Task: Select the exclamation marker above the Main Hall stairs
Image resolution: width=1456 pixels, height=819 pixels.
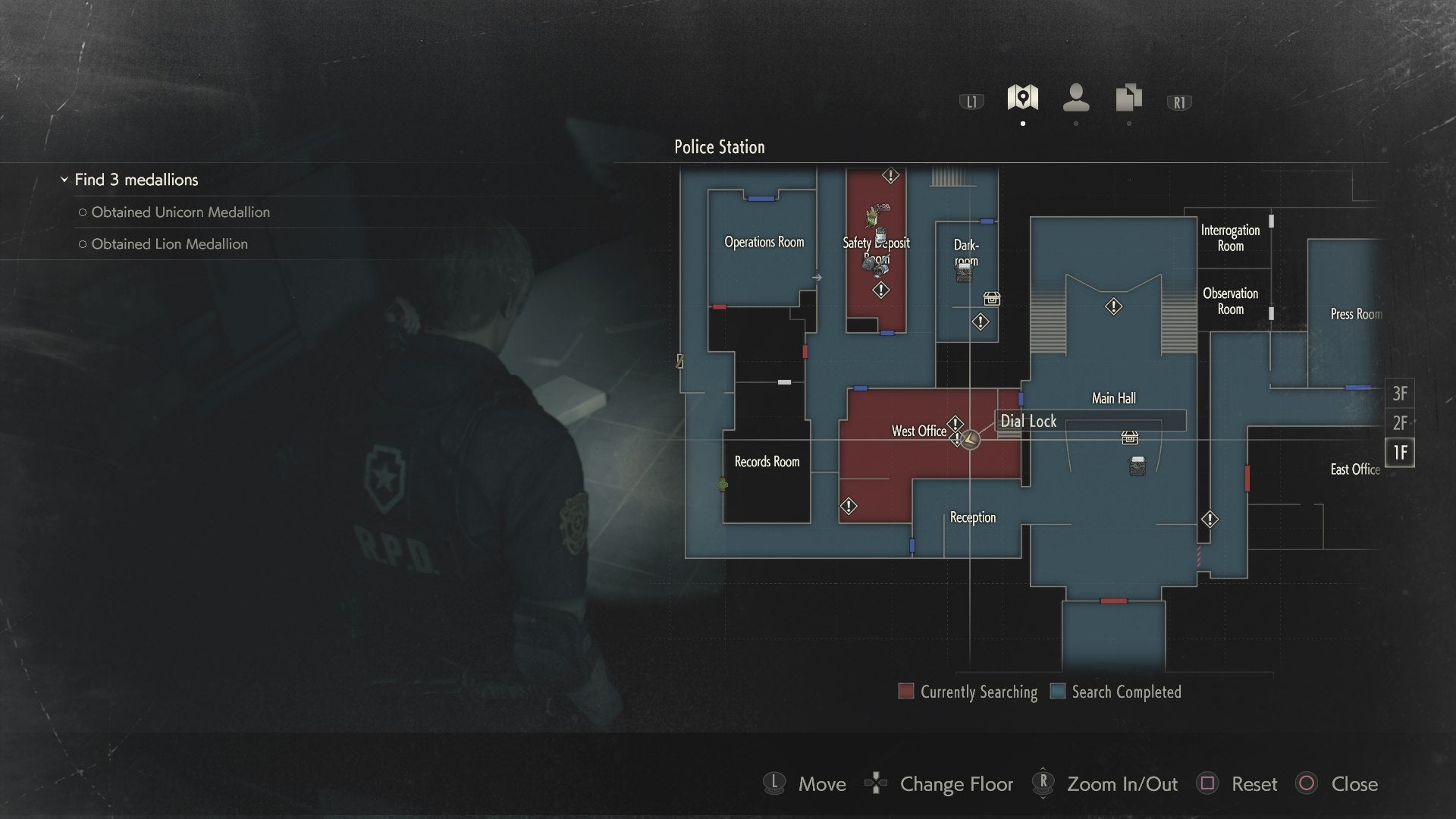Action: coord(1112,306)
